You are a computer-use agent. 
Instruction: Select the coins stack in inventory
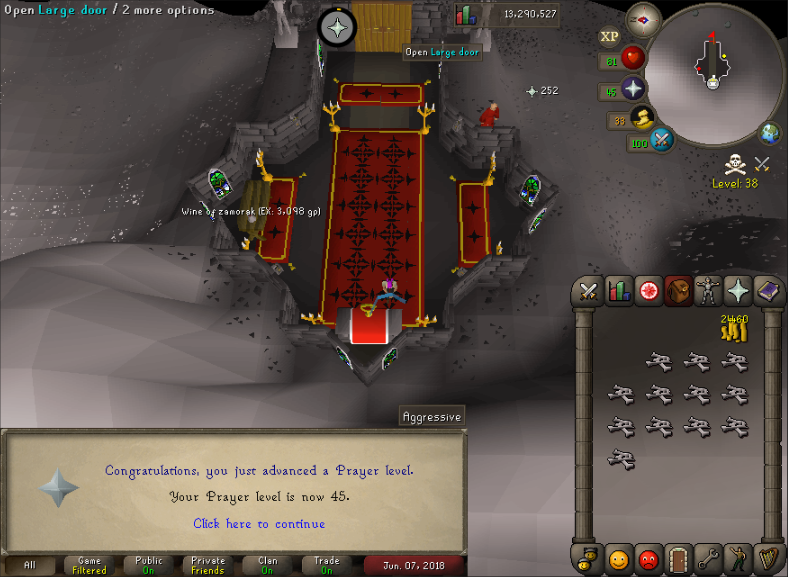[734, 326]
